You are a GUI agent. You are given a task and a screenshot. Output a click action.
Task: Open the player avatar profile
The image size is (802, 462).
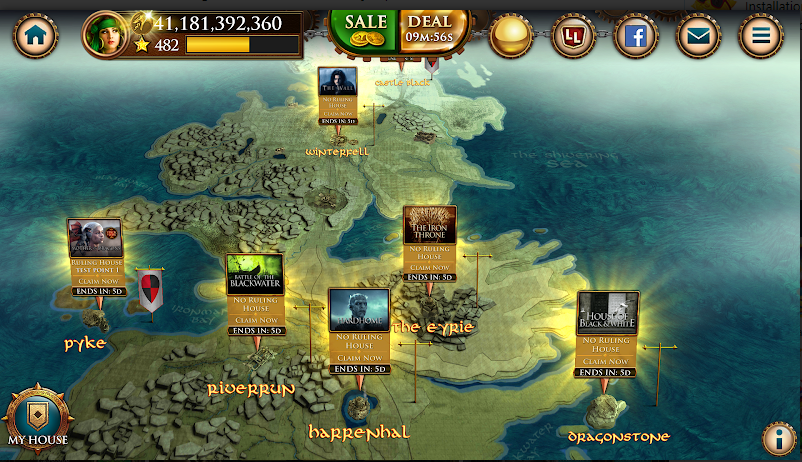[x=108, y=36]
